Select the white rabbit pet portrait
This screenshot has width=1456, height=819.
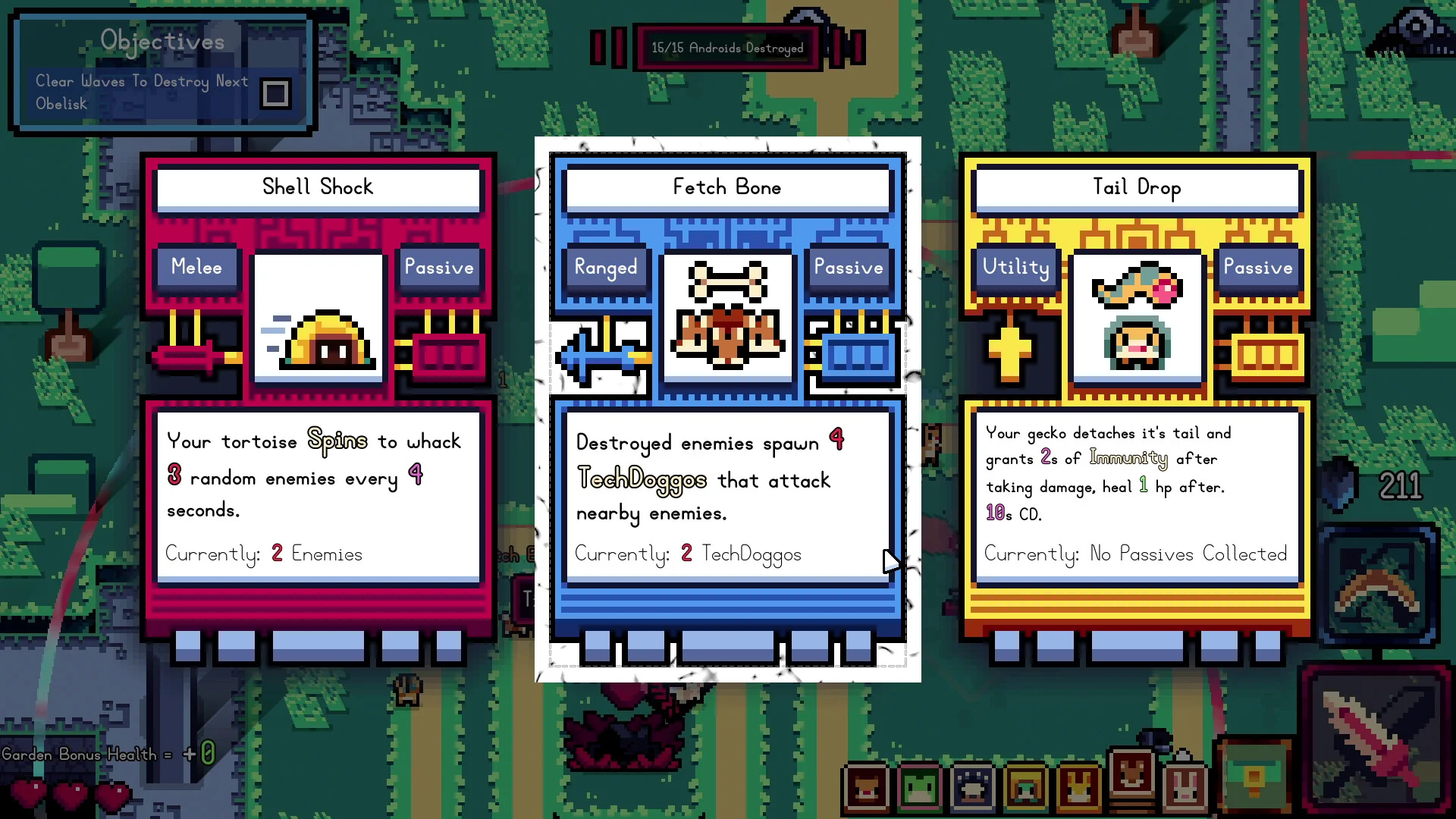pyautogui.click(x=1185, y=787)
